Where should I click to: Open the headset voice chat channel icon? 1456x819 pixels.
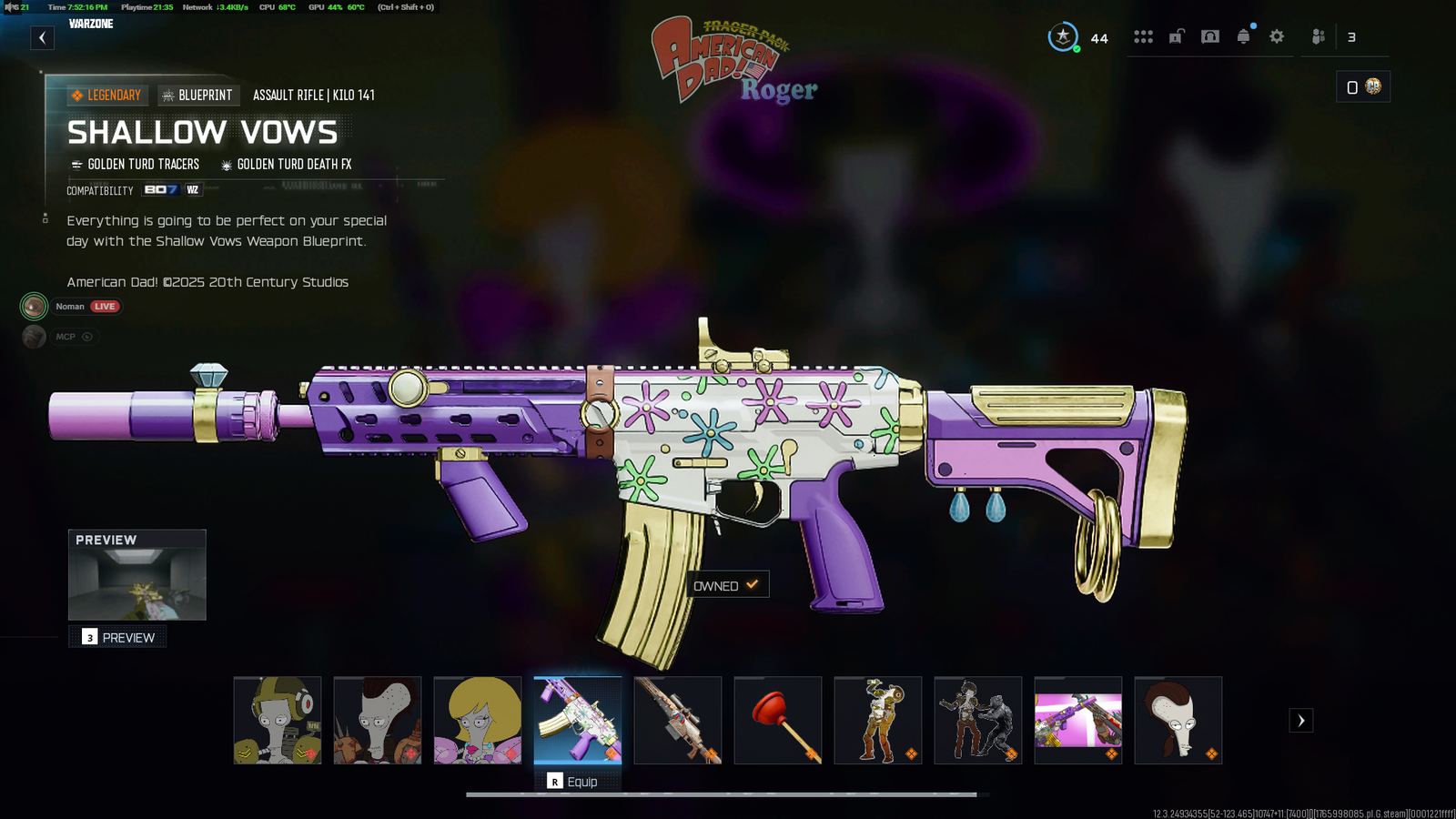click(1210, 36)
